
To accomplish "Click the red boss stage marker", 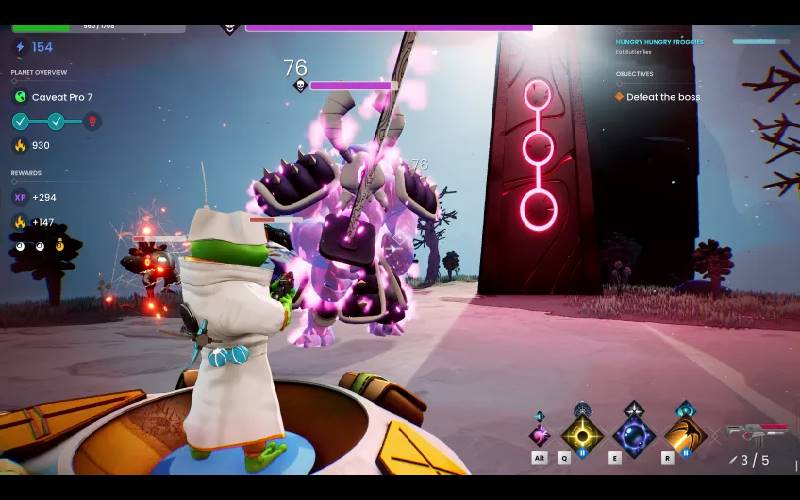I will pyautogui.click(x=92, y=122).
